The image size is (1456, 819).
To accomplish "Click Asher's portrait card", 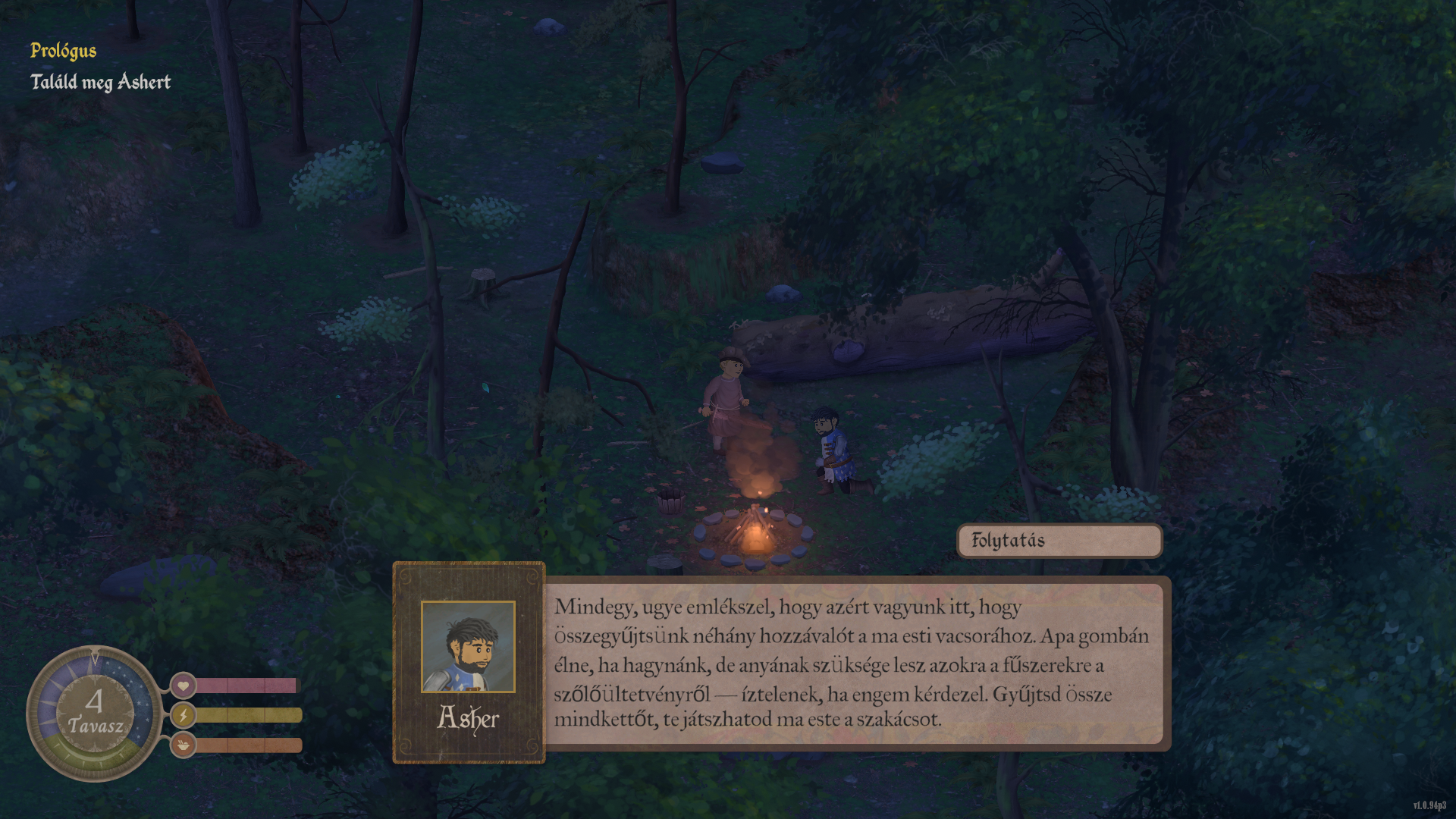I will (469, 662).
